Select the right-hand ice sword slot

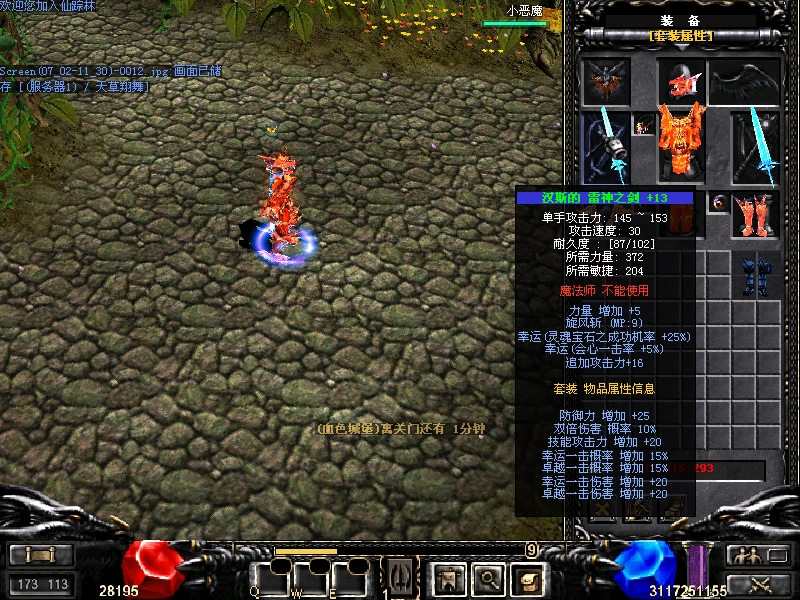[755, 148]
